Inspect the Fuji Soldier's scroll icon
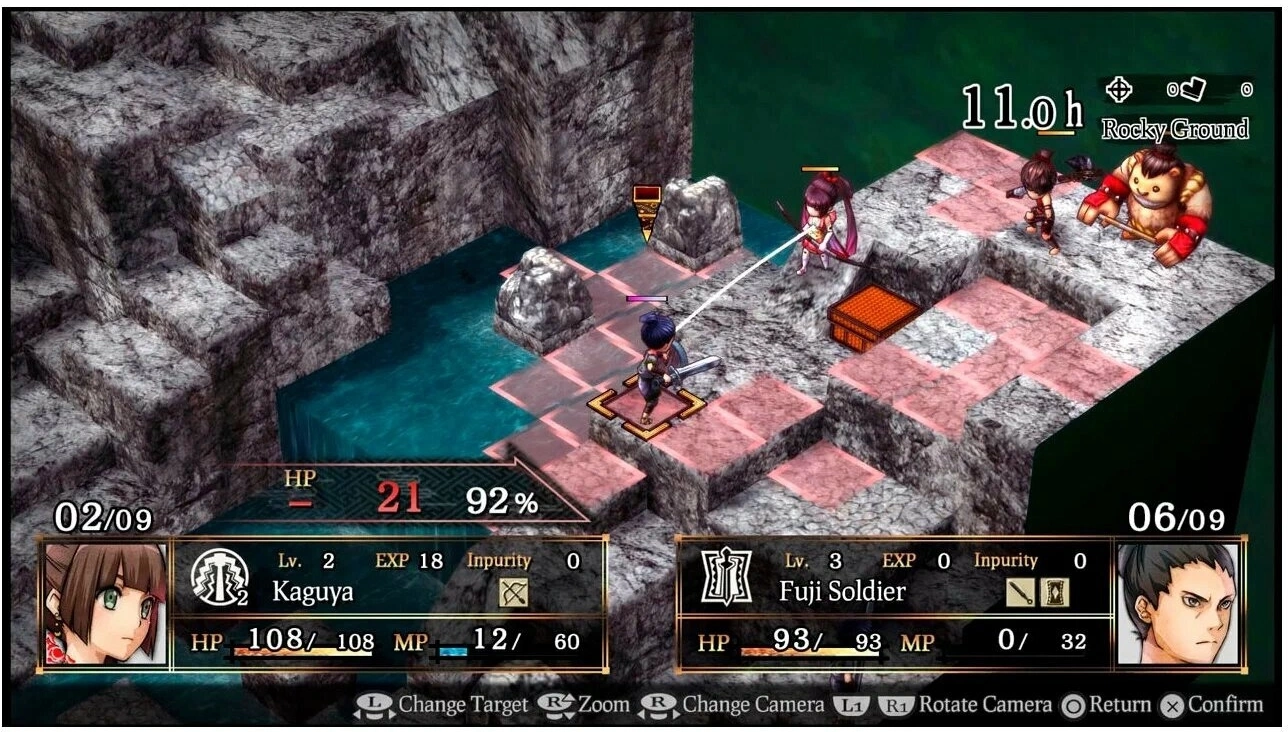 click(1053, 592)
